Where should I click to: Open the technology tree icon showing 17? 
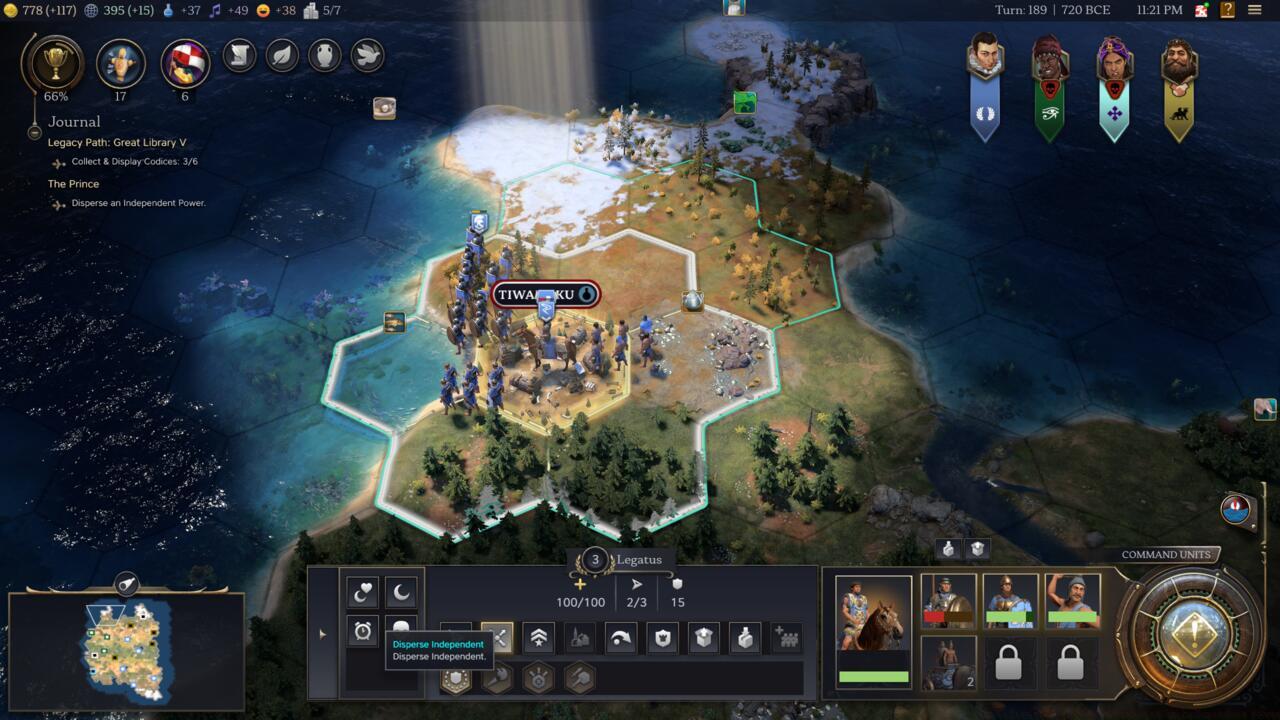pos(120,63)
